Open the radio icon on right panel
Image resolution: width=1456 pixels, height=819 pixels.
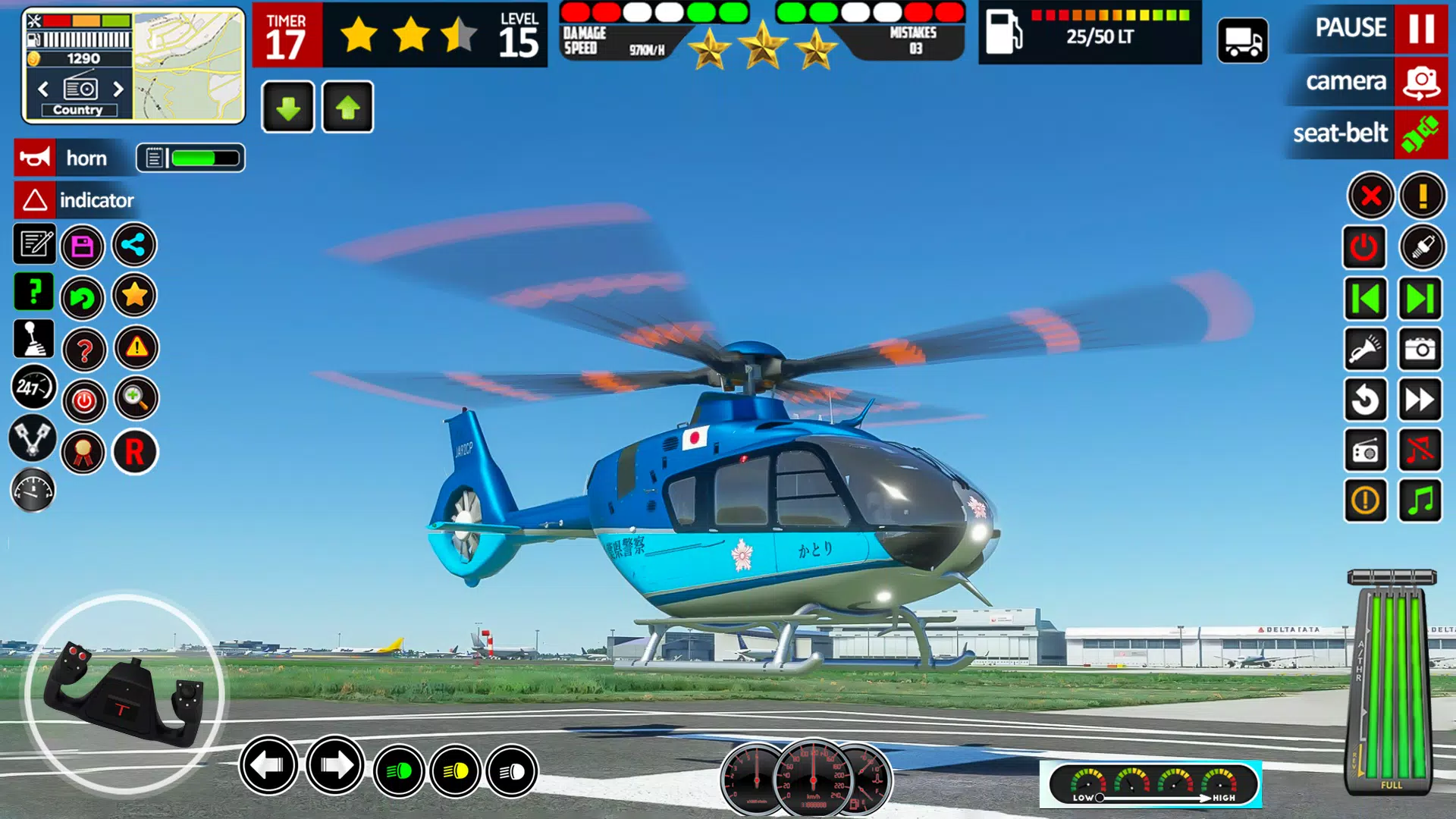(x=1365, y=450)
